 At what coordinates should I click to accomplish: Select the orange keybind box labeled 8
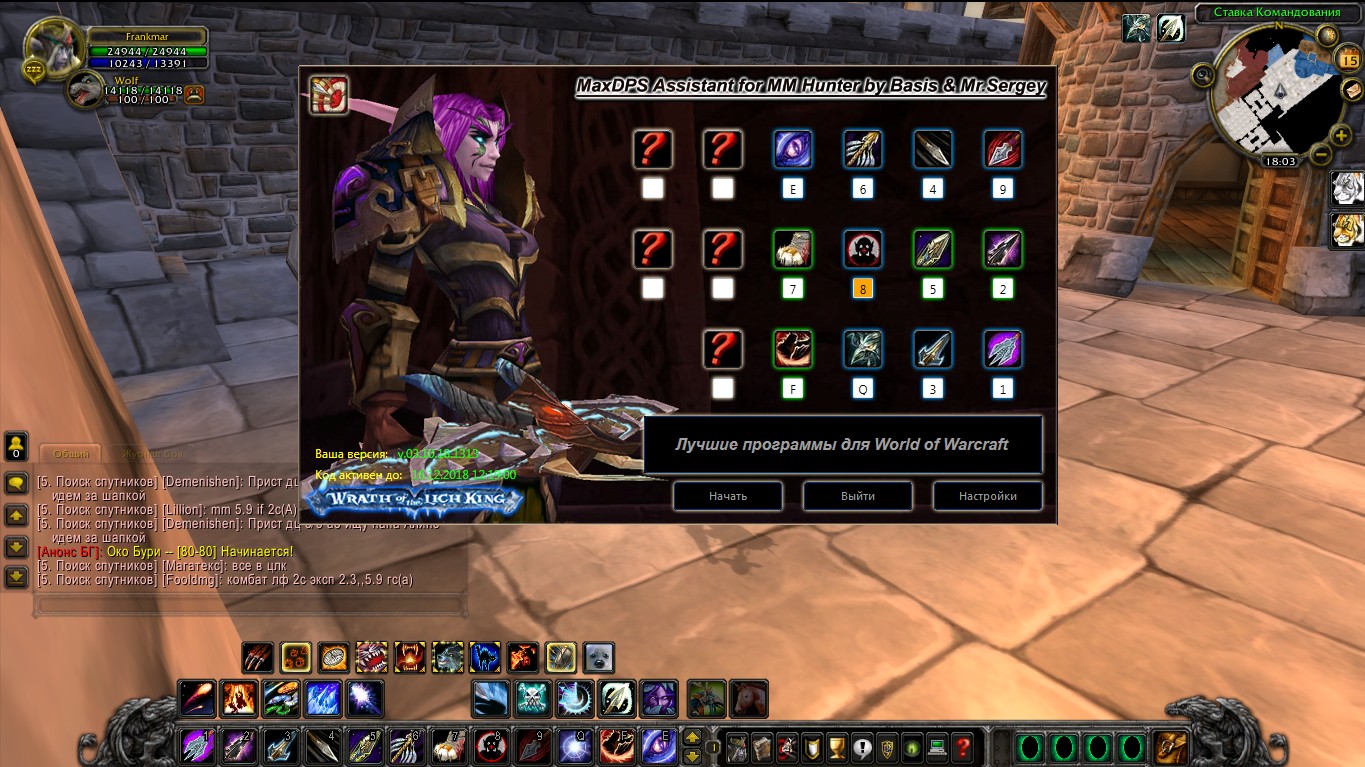863,289
